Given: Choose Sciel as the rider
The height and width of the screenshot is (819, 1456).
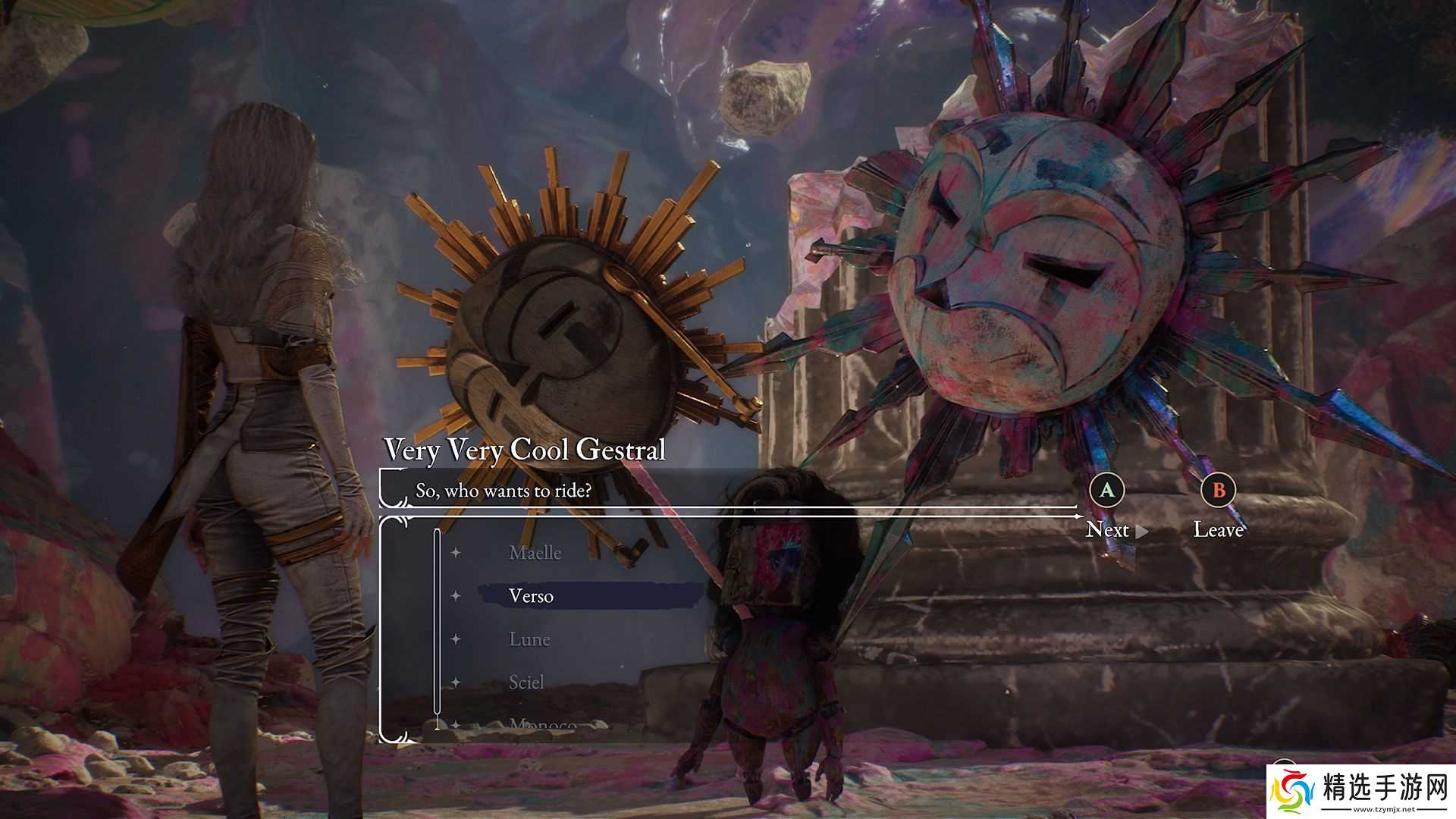Looking at the screenshot, I should coord(526,682).
